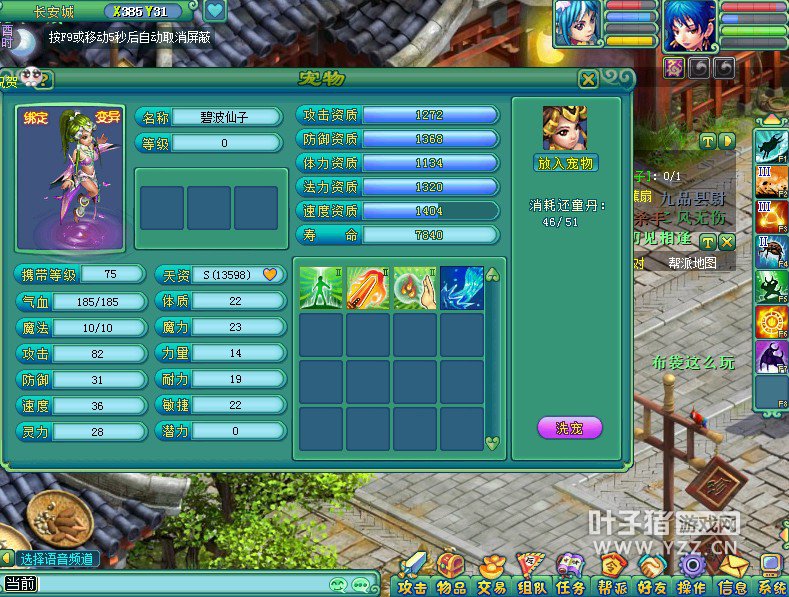The width and height of the screenshot is (789, 597).
Task: Open the 交易 trade menu
Action: click(x=491, y=574)
